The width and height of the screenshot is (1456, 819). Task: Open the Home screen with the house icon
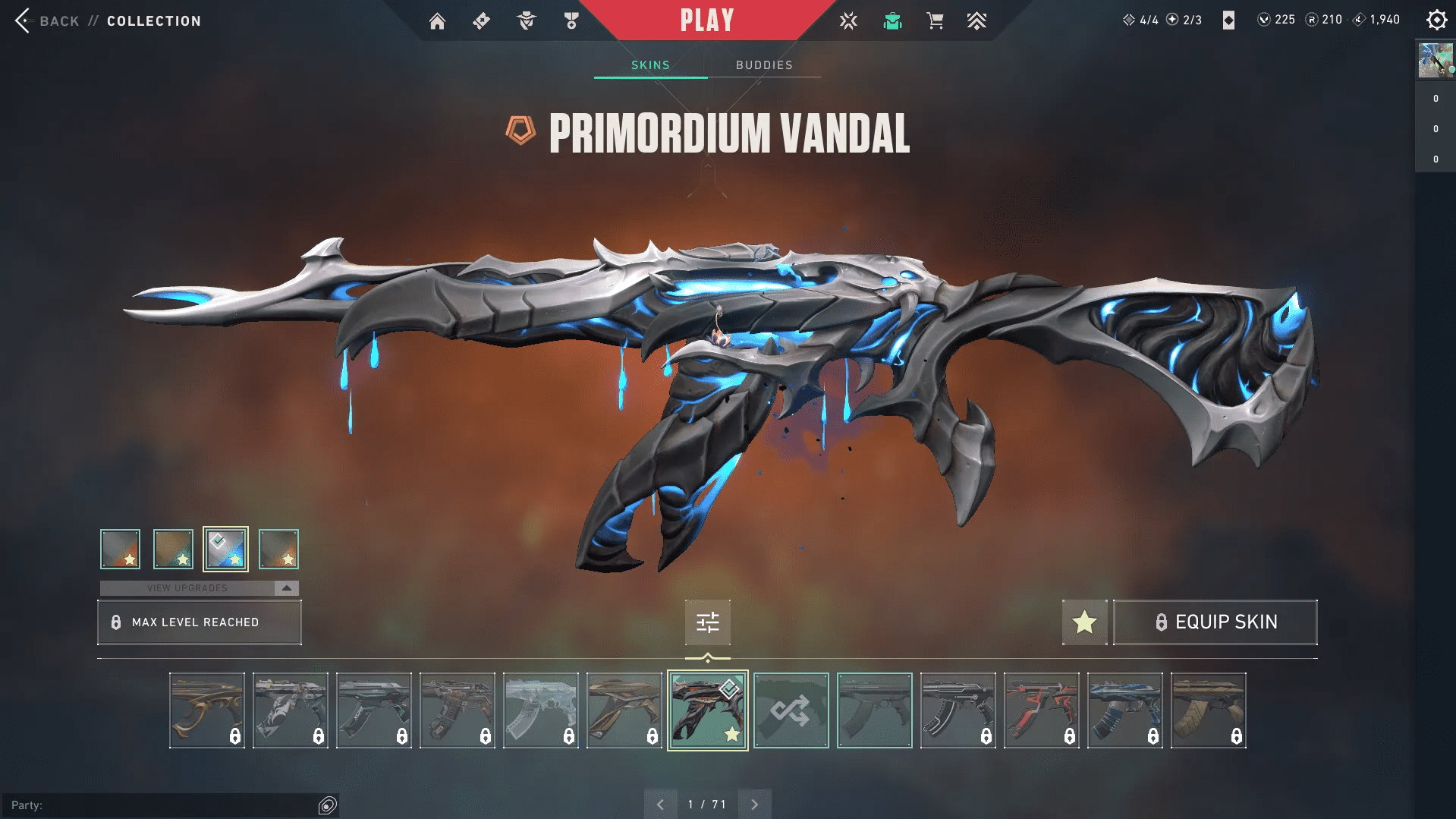coord(438,20)
